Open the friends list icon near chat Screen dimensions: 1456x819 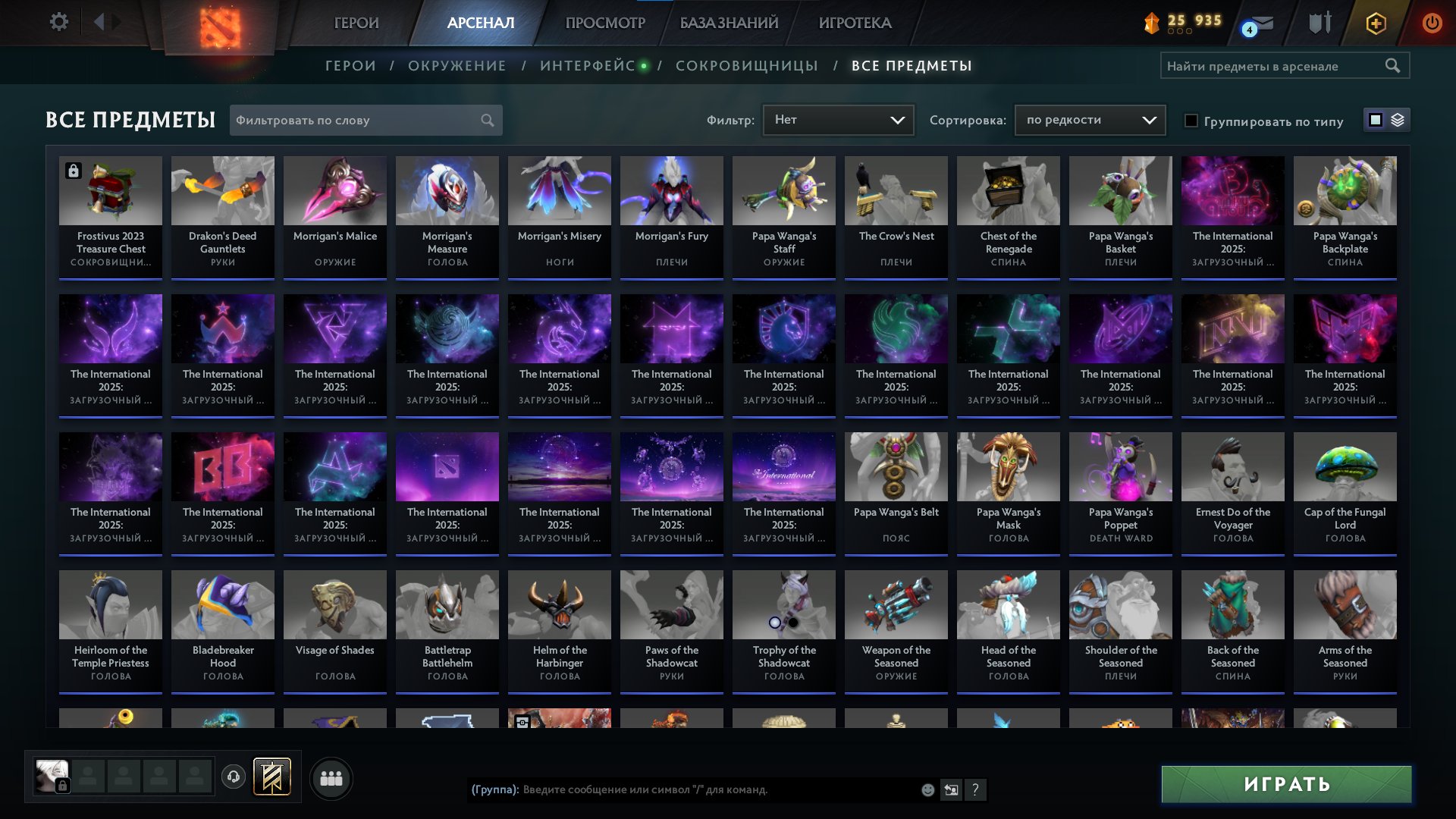point(330,777)
